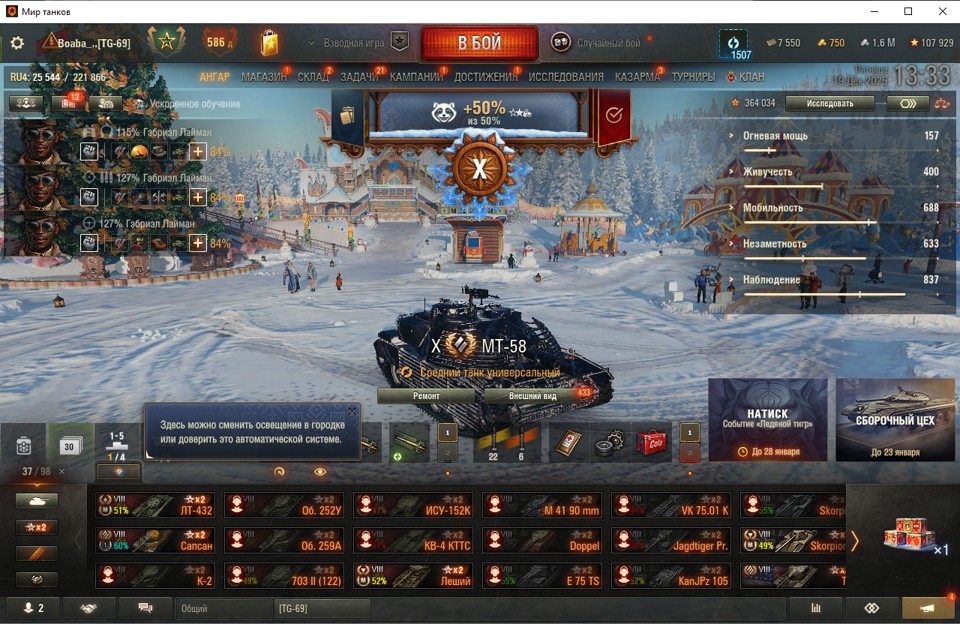Image resolution: width=960 pixels, height=624 pixels.
Task: Switch to the ИССЛЕДОВАНИЯ tab
Action: pos(566,77)
